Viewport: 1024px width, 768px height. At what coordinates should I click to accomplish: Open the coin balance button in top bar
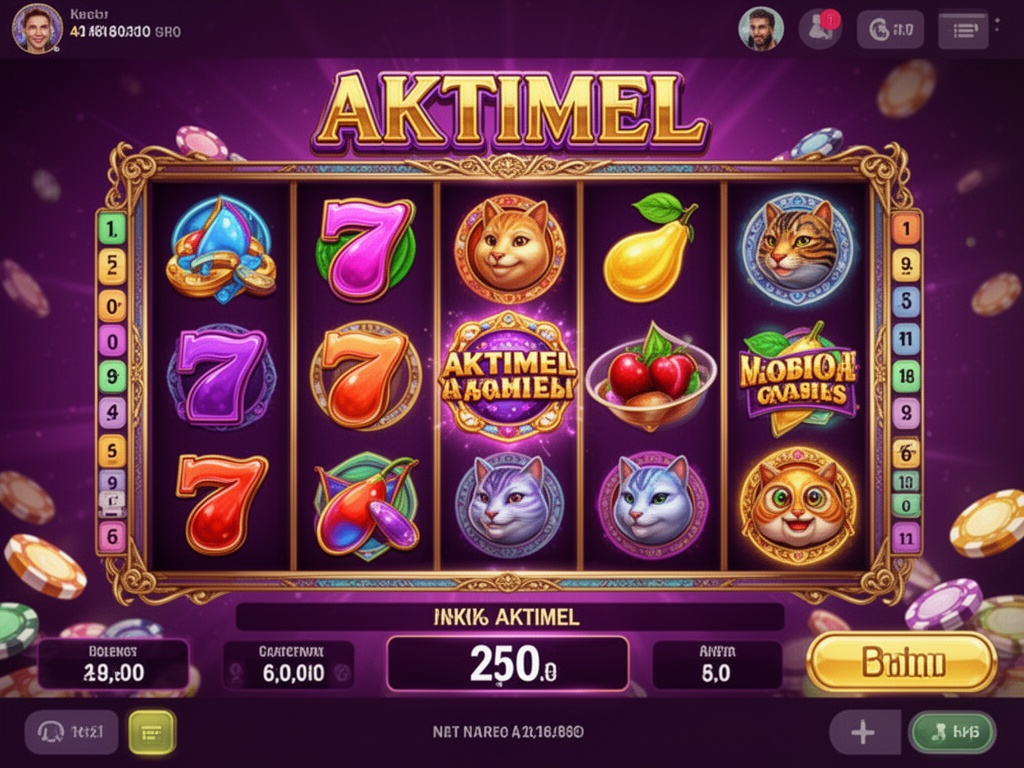pos(890,30)
